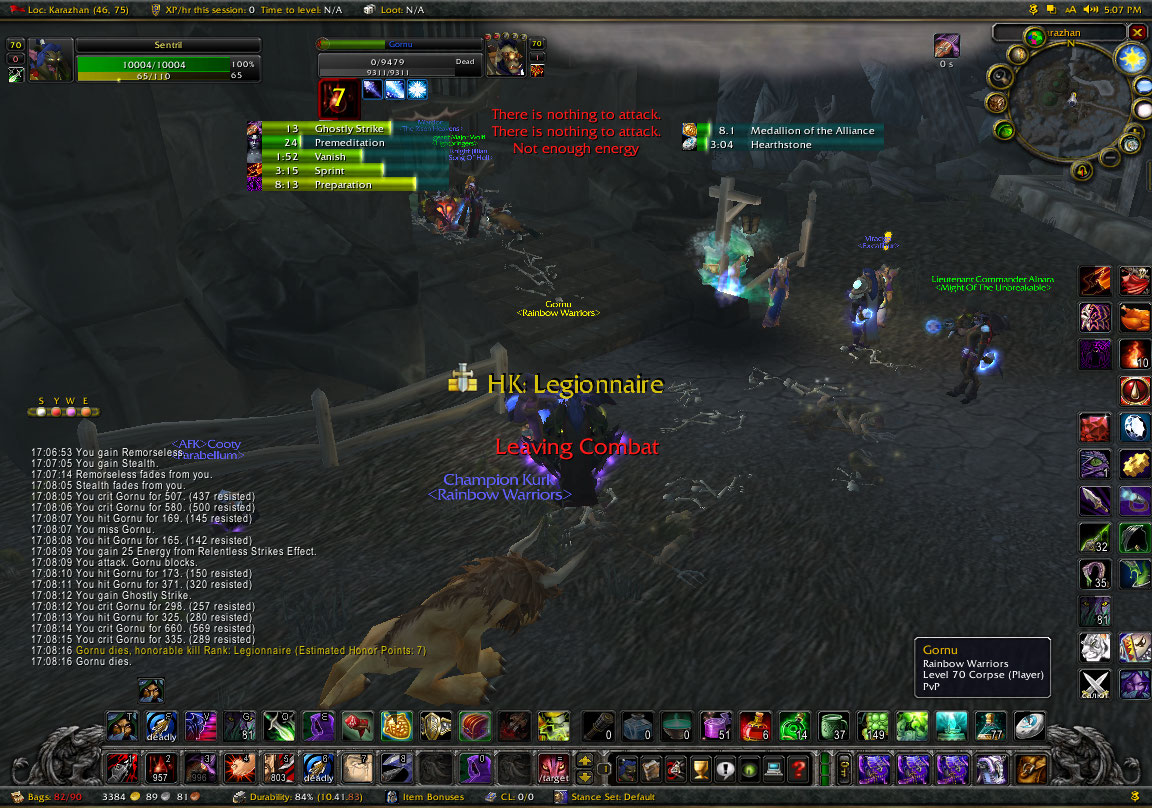Click Gornu's target portrait
1152x808 pixels.
505,56
